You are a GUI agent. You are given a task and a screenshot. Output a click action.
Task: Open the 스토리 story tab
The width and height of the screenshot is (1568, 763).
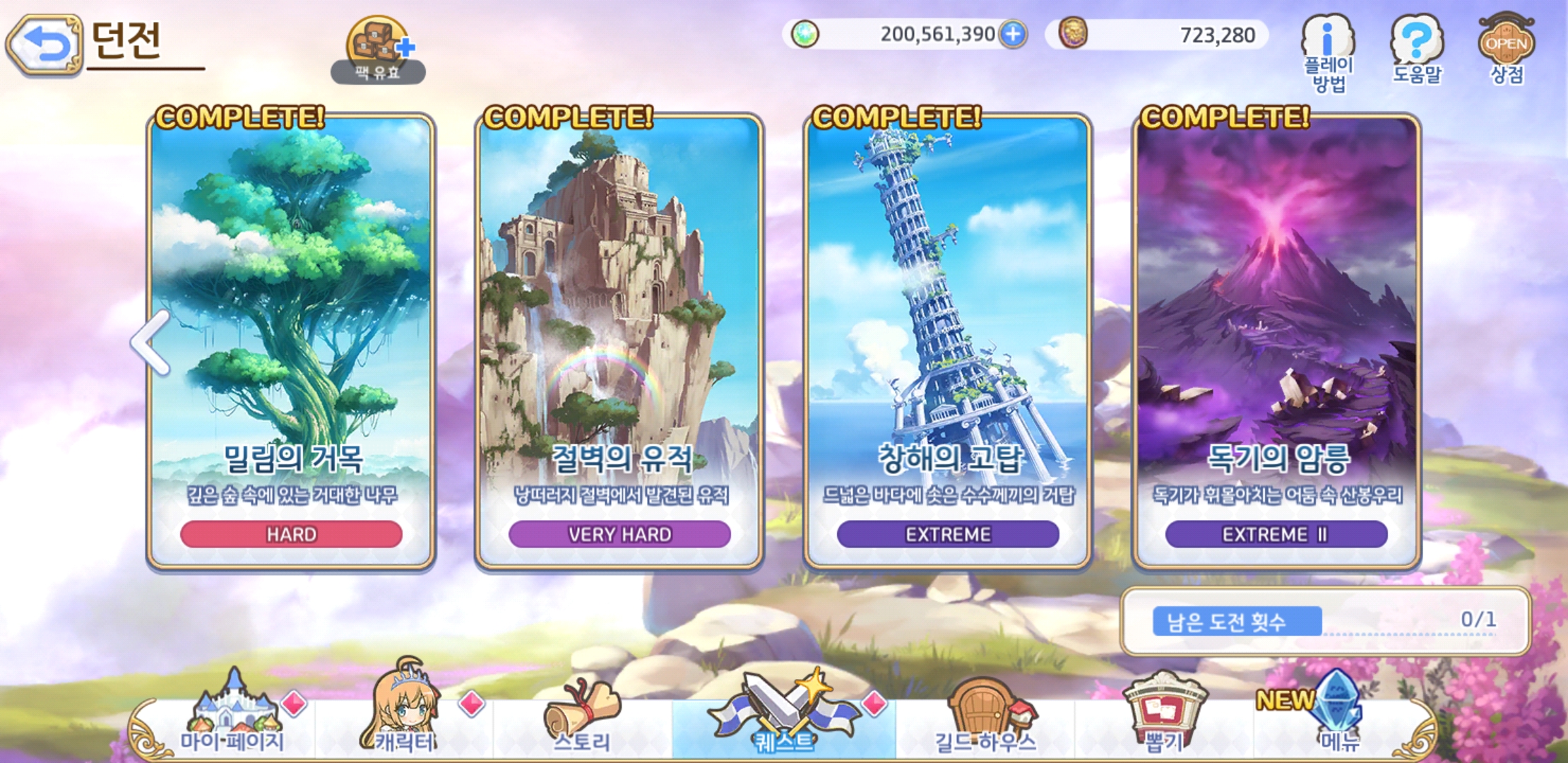click(x=582, y=717)
